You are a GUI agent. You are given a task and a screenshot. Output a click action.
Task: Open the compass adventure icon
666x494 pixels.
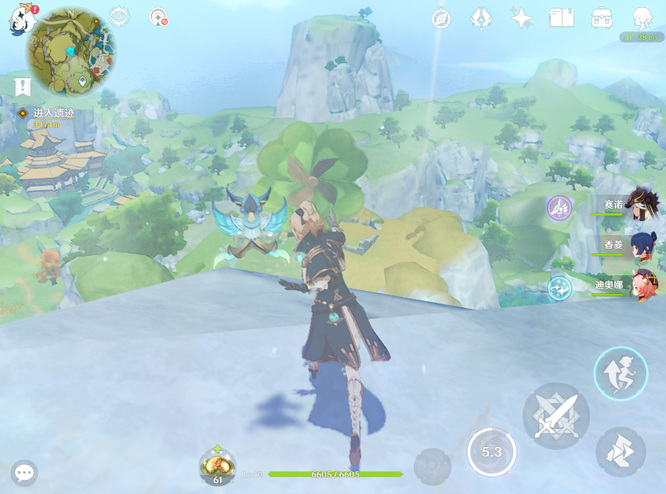pyautogui.click(x=441, y=18)
